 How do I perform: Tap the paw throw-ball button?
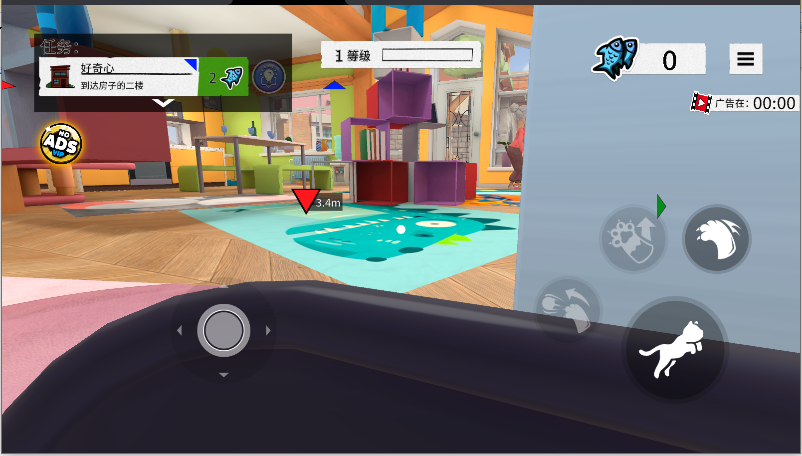click(568, 310)
